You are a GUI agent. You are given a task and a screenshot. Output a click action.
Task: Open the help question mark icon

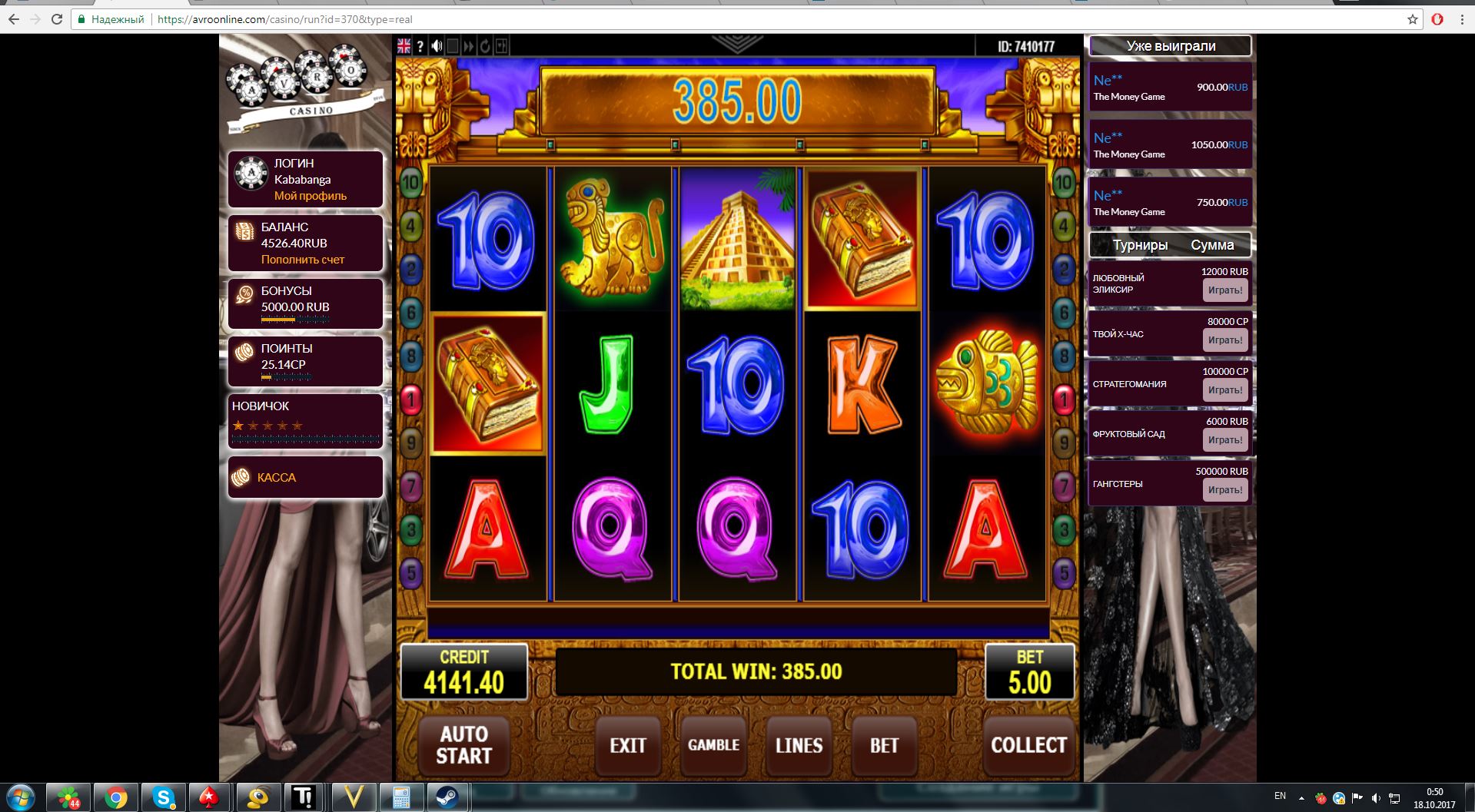420,46
